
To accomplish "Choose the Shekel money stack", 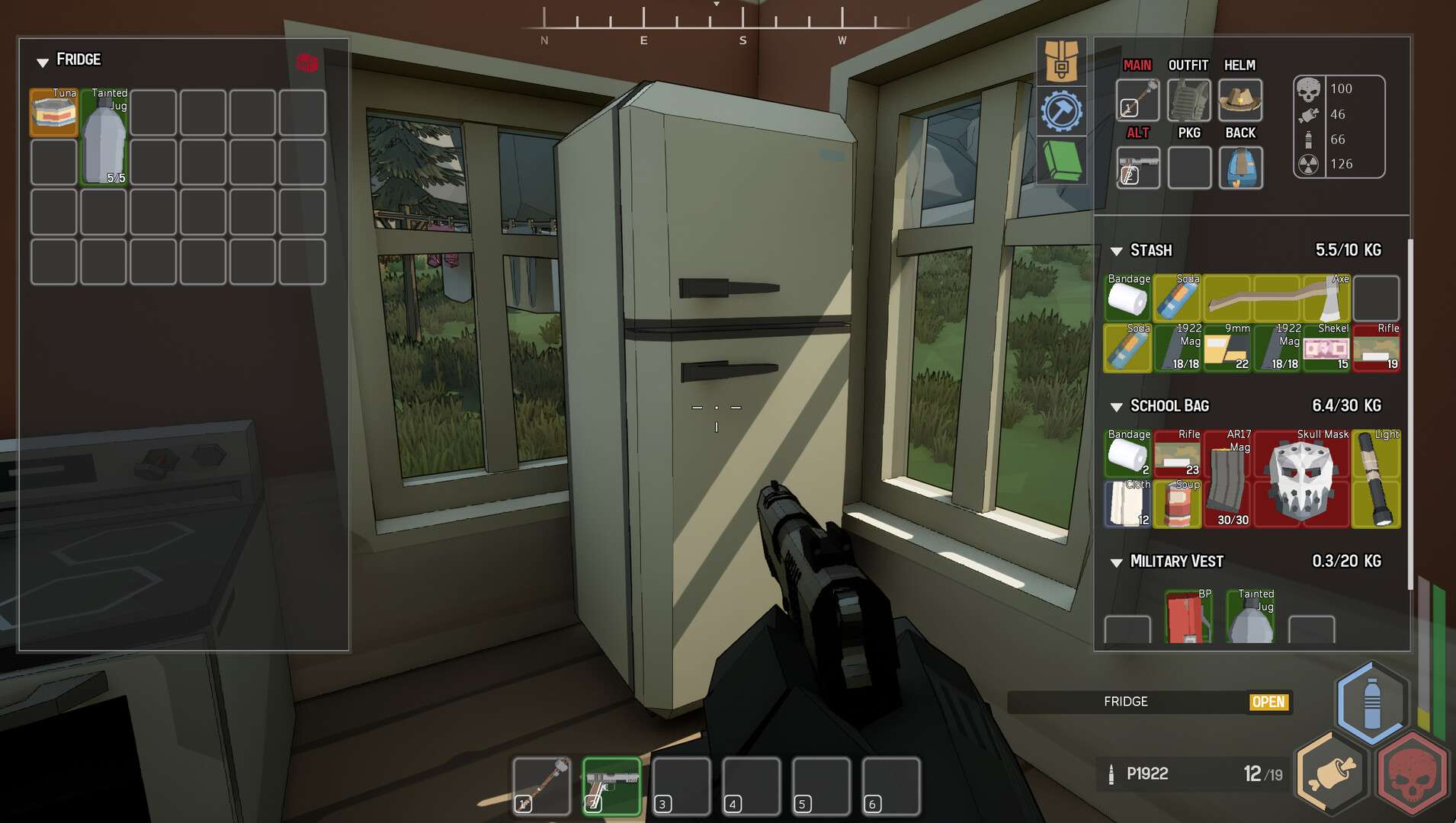I will pyautogui.click(x=1326, y=348).
